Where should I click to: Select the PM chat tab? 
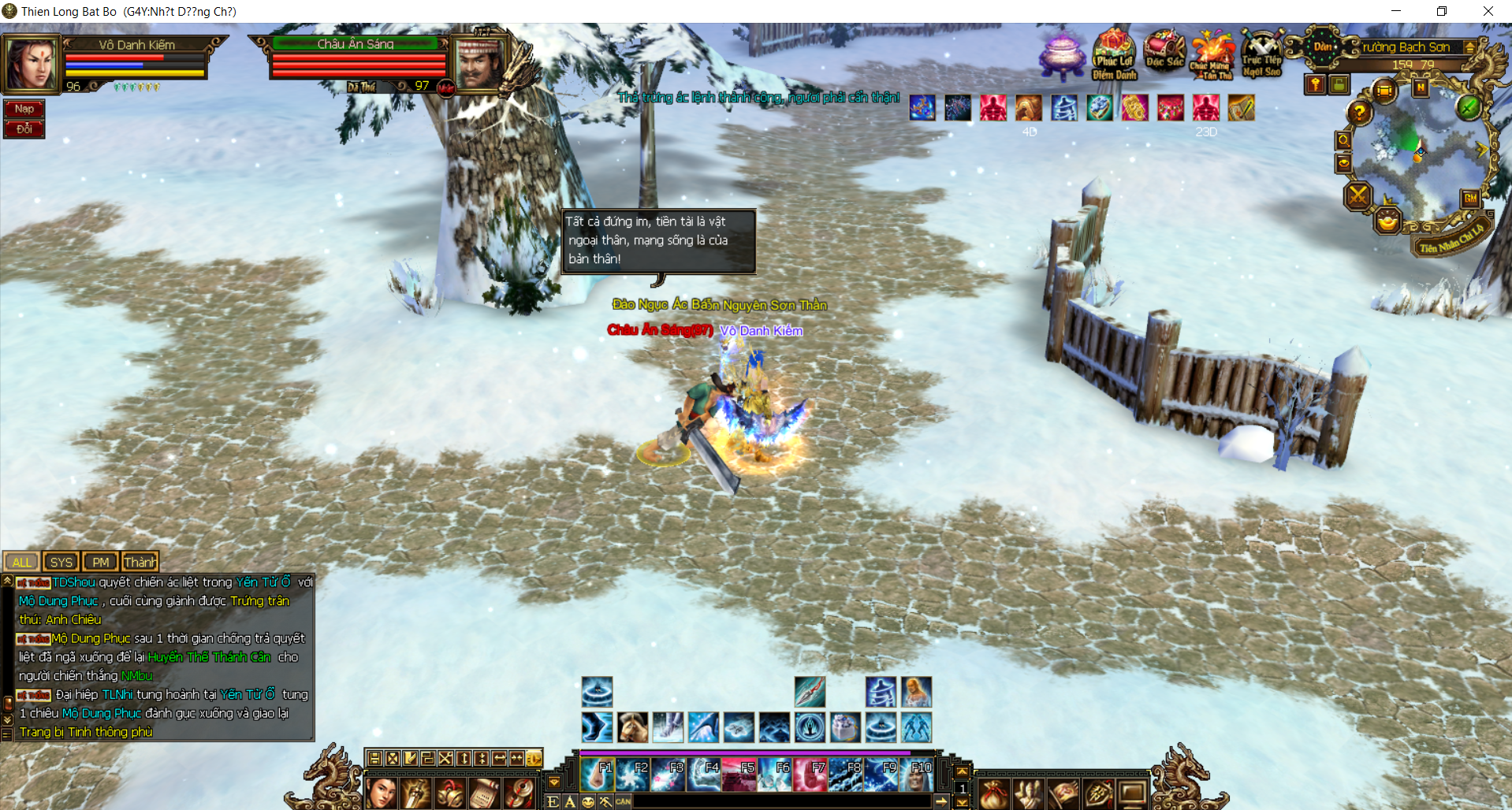[100, 562]
